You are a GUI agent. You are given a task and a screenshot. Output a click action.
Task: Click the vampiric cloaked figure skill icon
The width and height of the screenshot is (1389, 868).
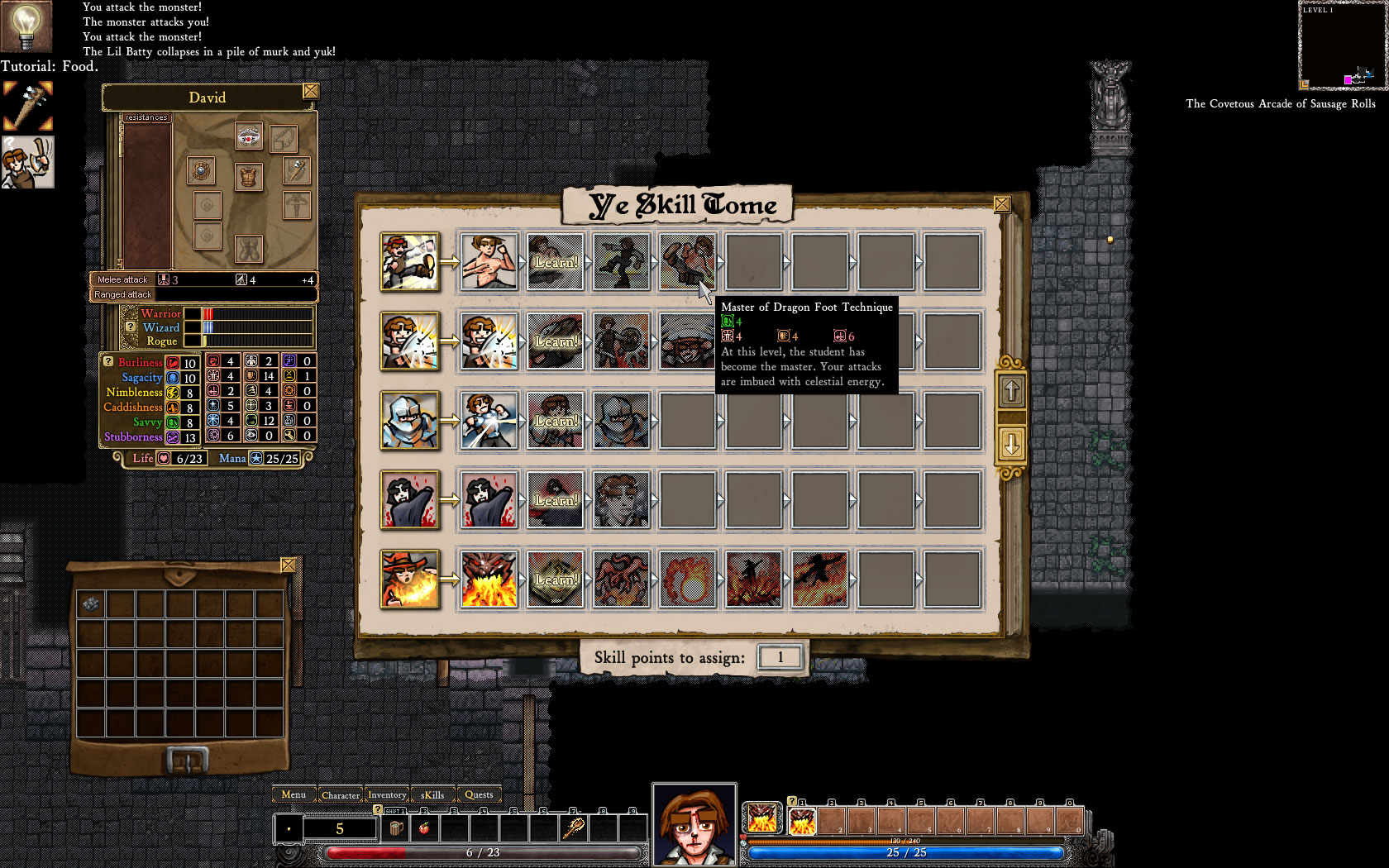point(411,500)
